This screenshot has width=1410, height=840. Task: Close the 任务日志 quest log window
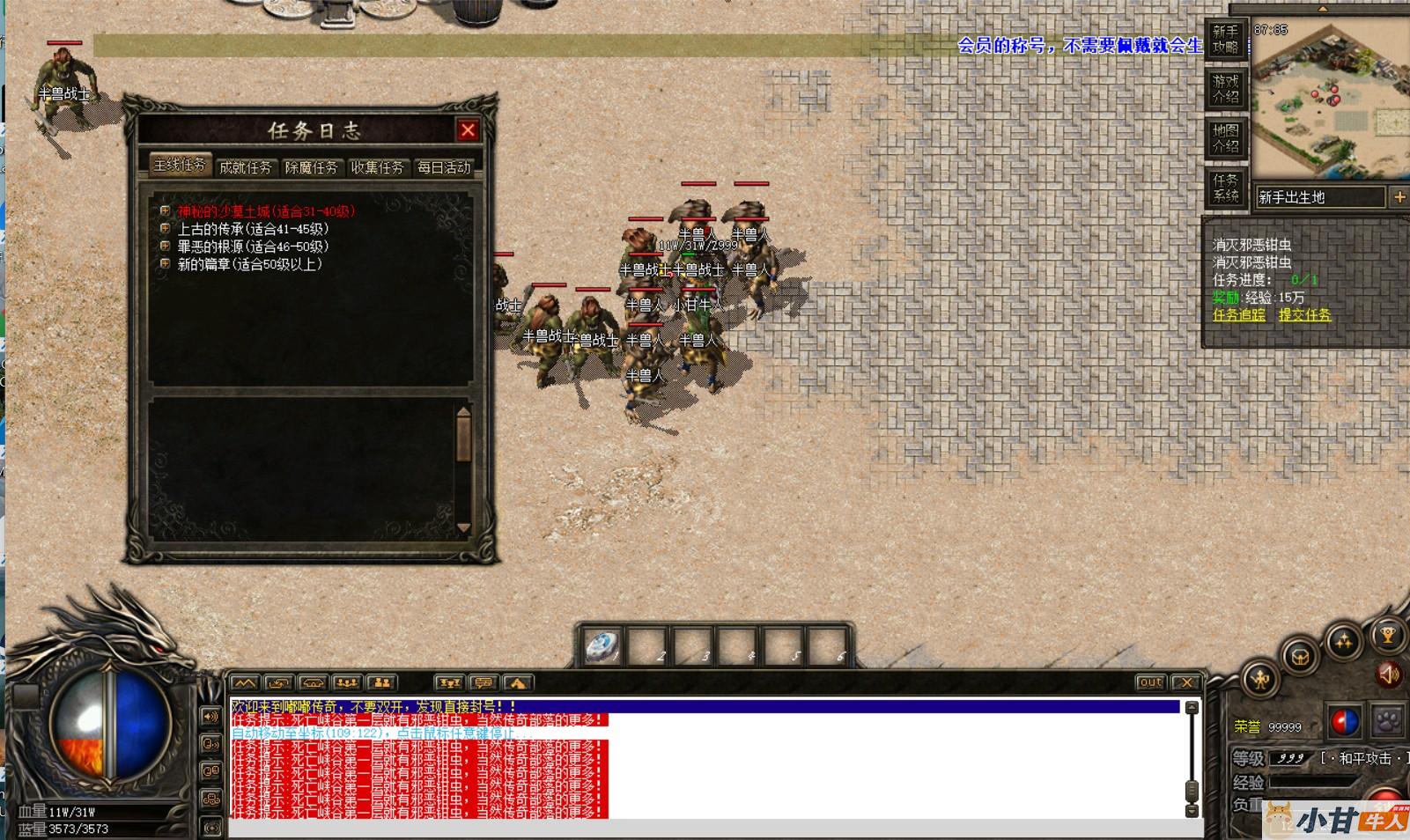click(x=468, y=130)
